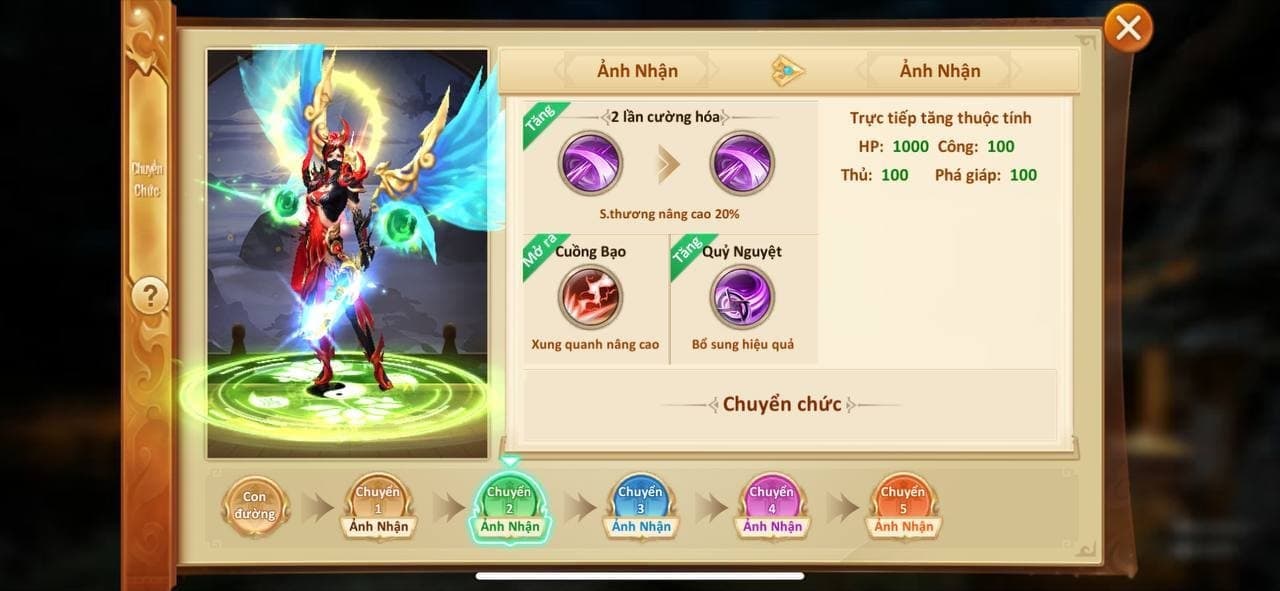Tap the upgraded purple skill after the arrow

[742, 163]
